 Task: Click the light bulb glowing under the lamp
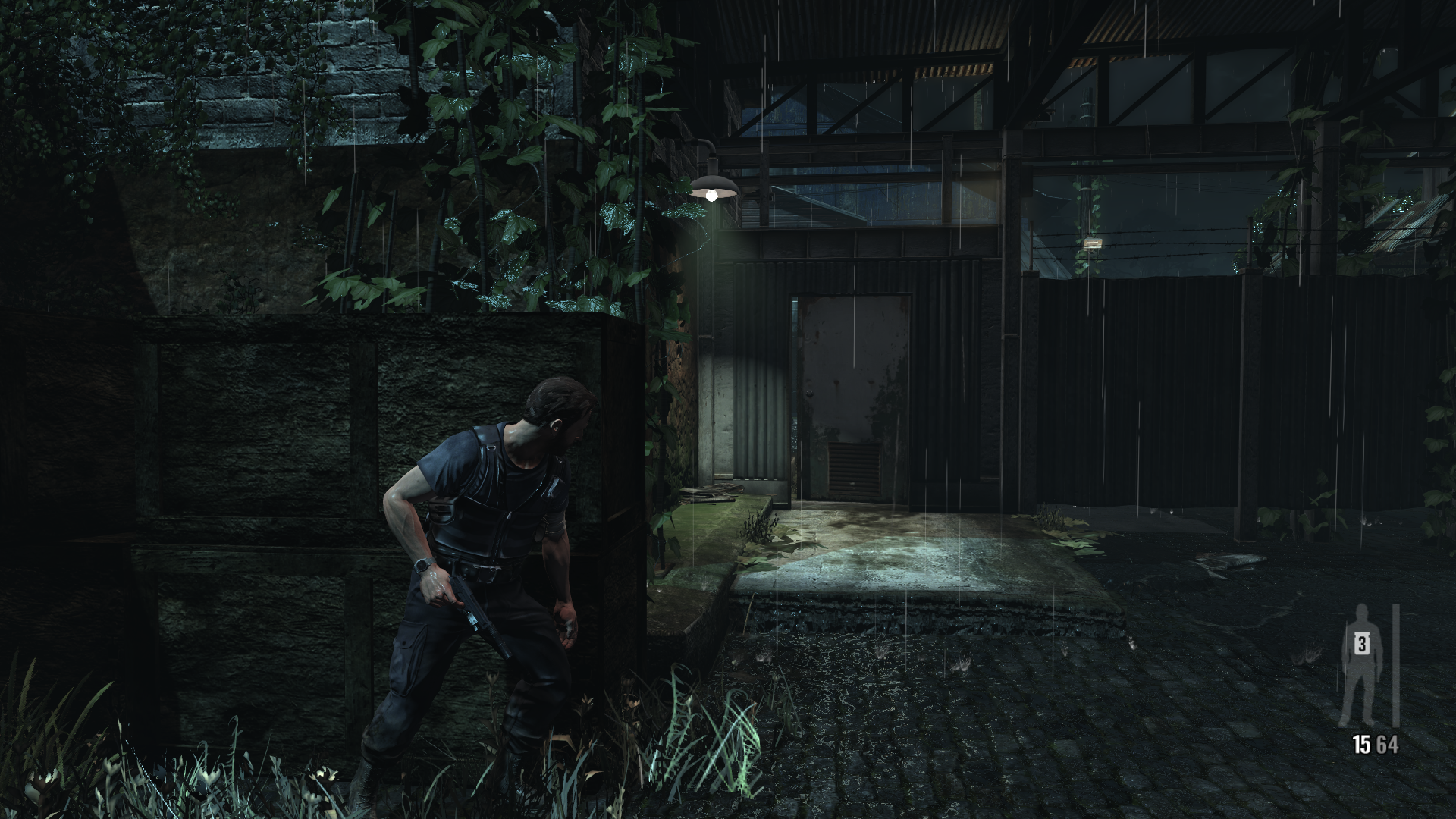pyautogui.click(x=713, y=195)
